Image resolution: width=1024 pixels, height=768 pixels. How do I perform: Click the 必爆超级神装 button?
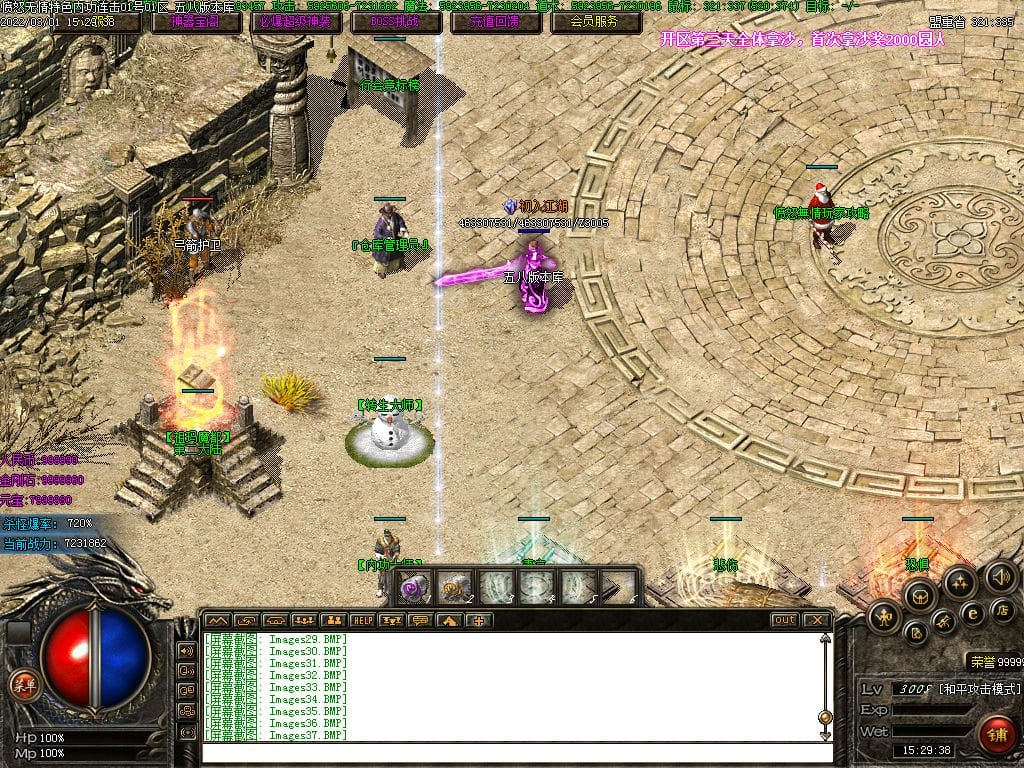click(296, 21)
